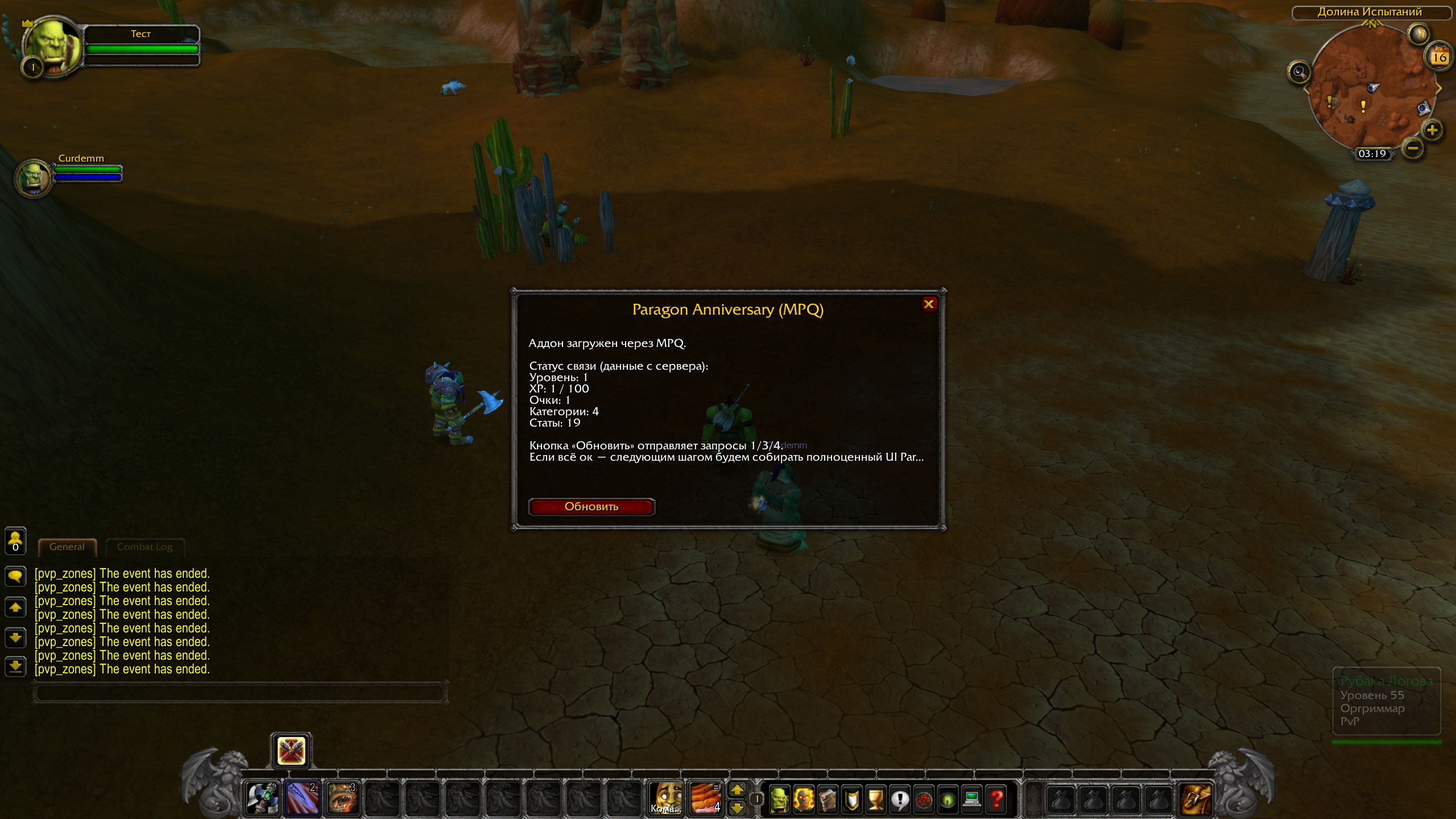Click the Обновить button
The height and width of the screenshot is (819, 1456).
pos(591,507)
